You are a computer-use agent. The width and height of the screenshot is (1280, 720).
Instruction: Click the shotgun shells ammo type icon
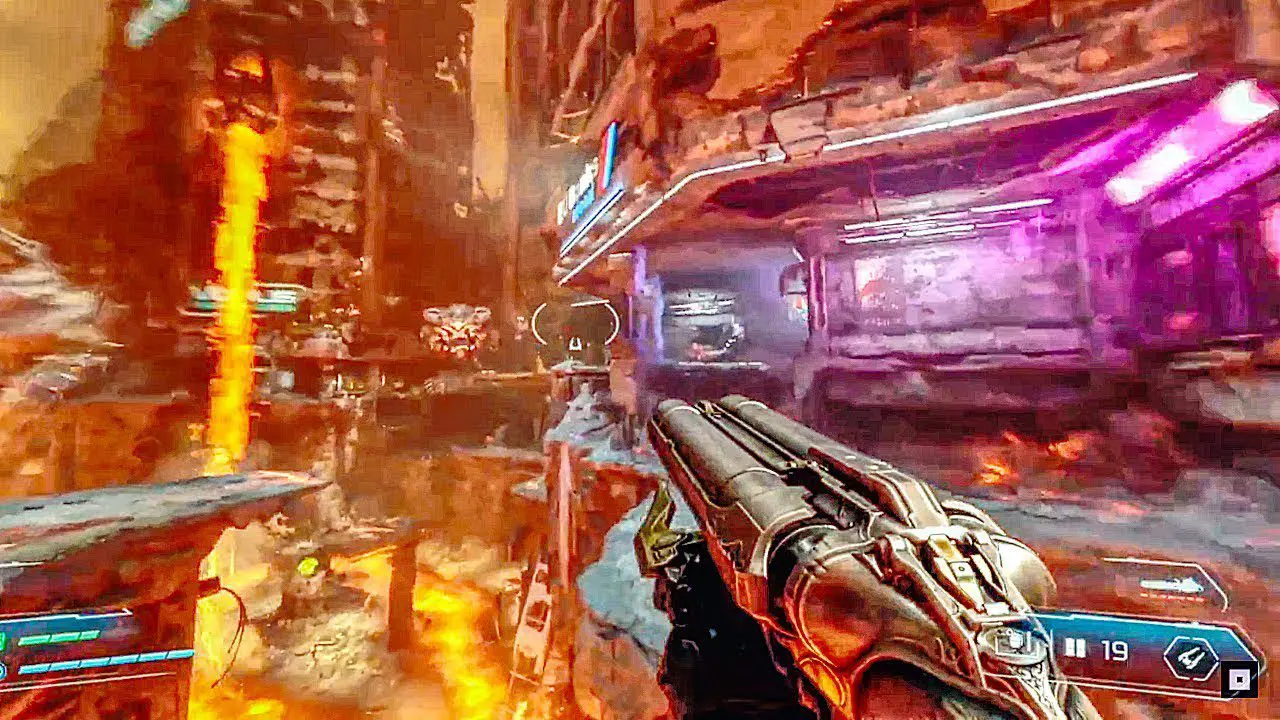coord(1075,649)
